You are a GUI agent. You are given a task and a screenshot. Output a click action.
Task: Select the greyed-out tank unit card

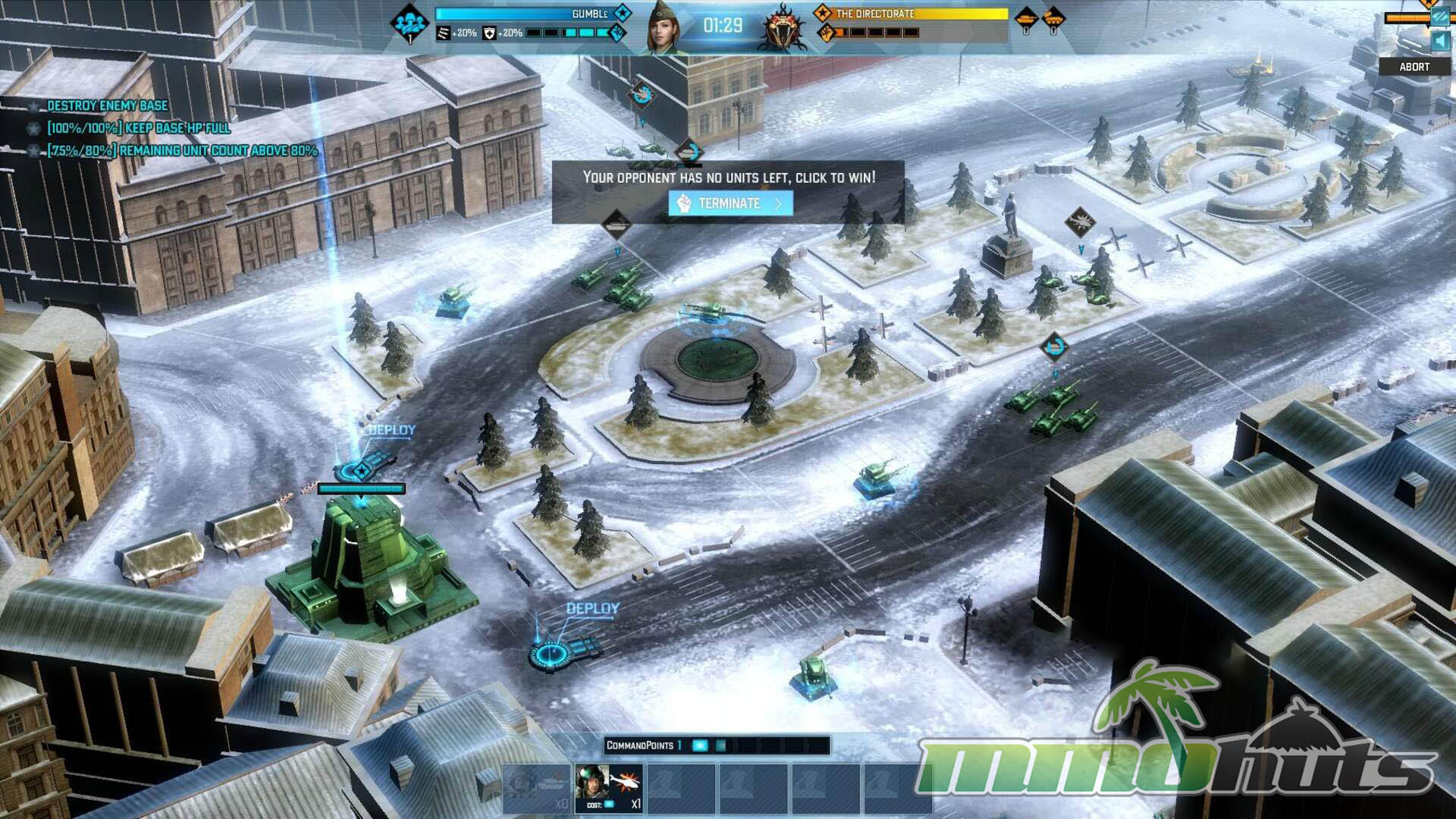(537, 789)
